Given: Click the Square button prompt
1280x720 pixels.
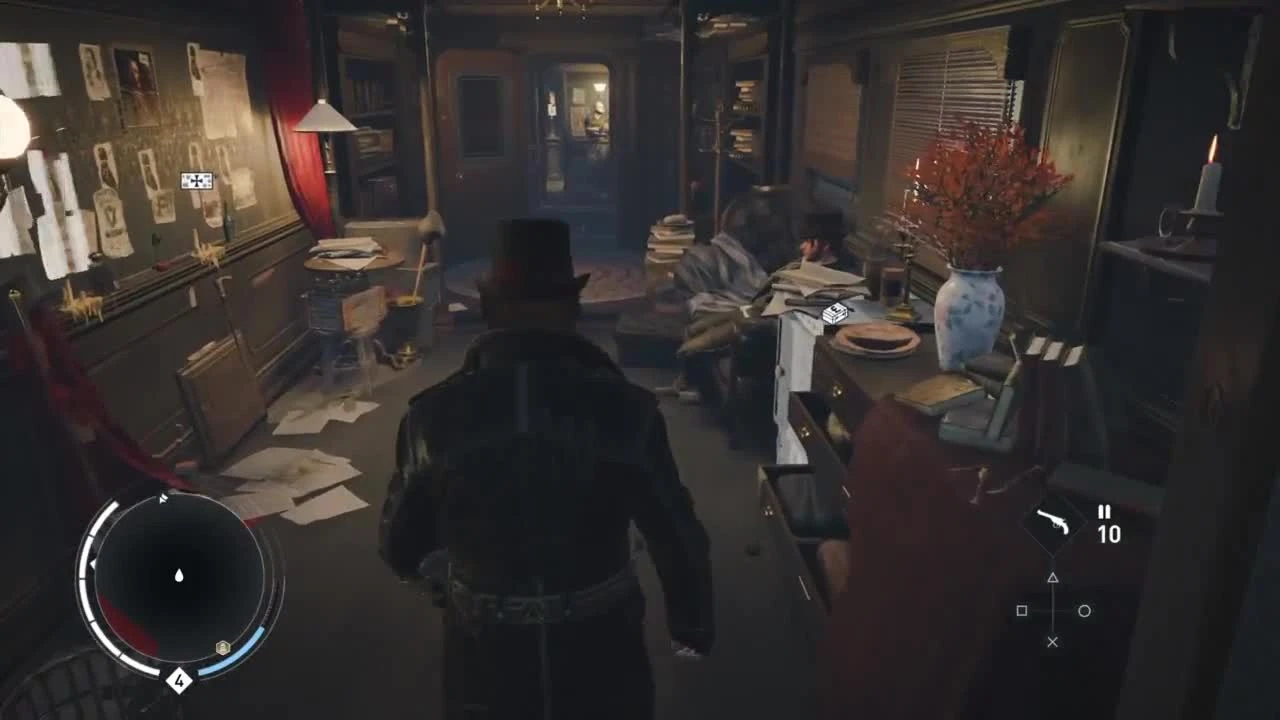Looking at the screenshot, I should [x=1022, y=610].
